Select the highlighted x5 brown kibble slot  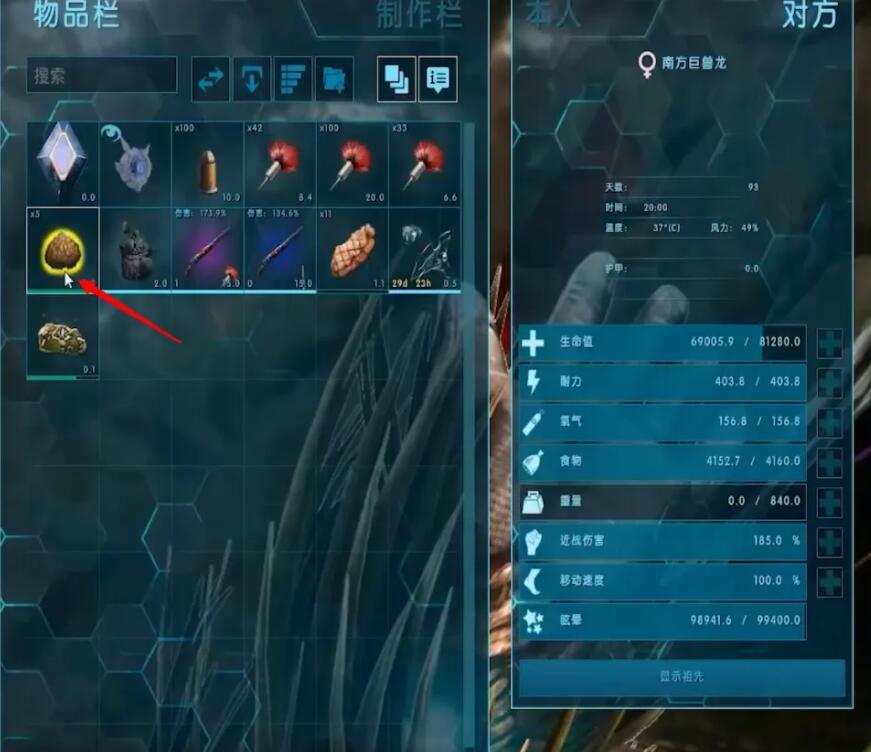click(62, 250)
